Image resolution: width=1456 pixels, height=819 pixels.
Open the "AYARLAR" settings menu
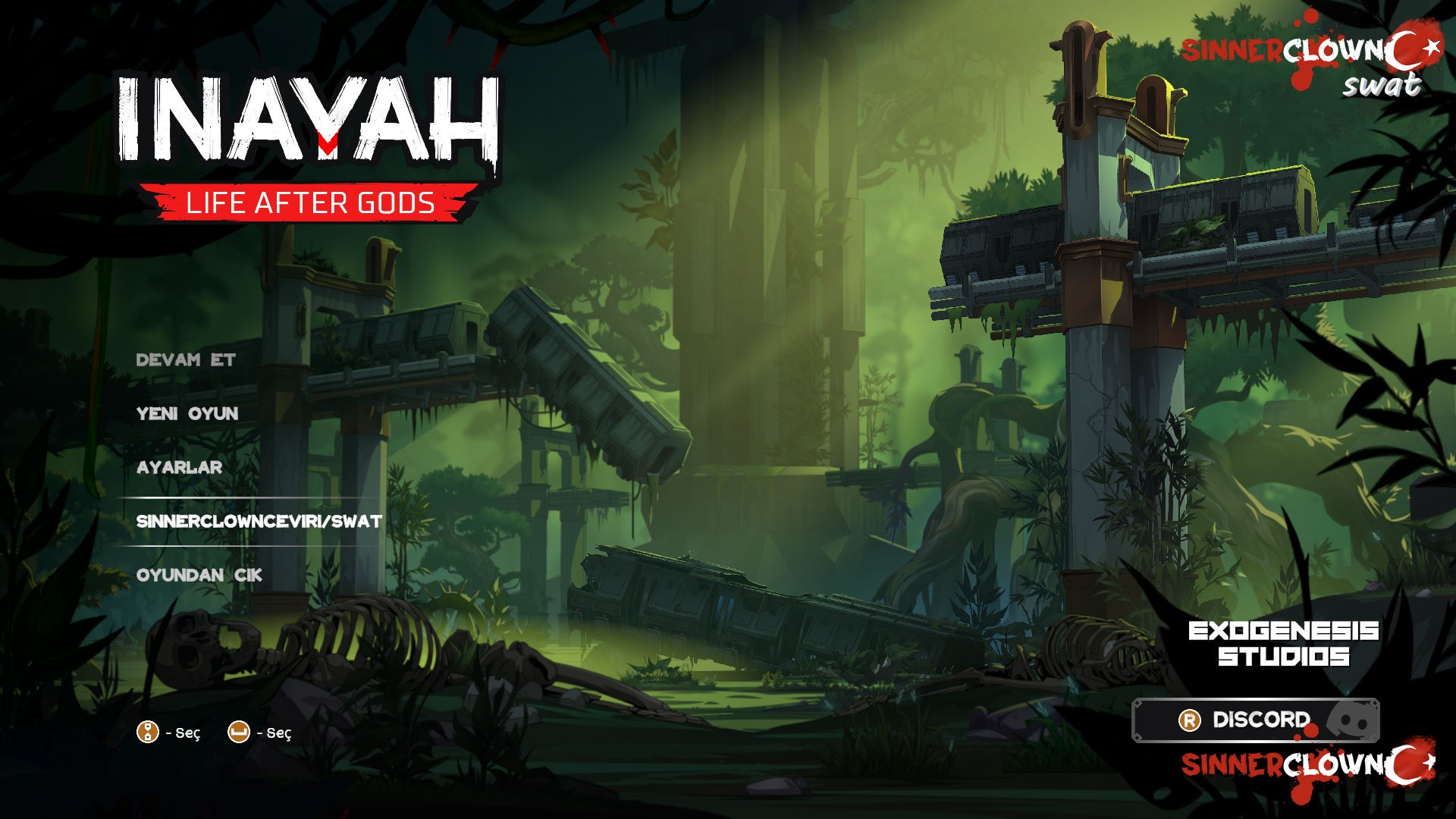[178, 469]
